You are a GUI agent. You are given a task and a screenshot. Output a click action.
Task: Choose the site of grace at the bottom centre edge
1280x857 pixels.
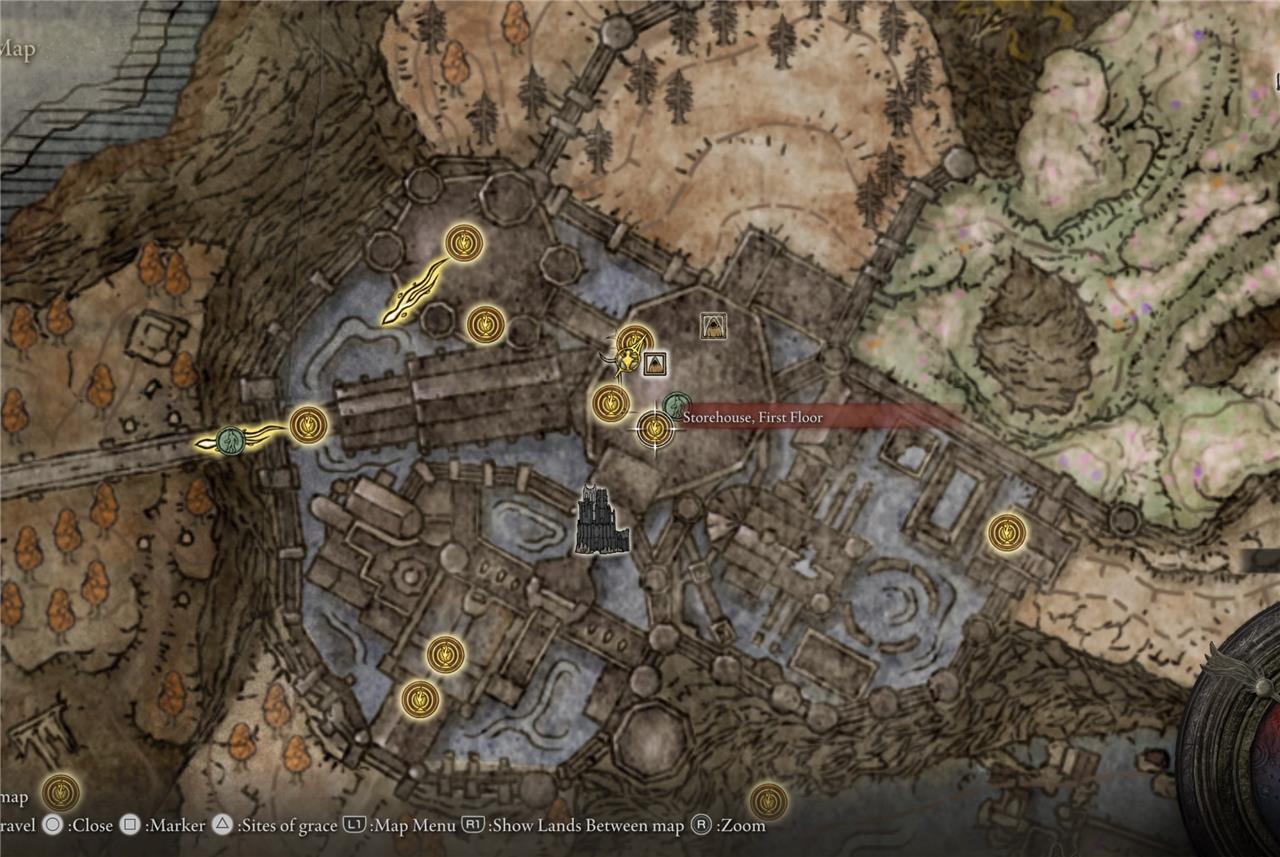[768, 800]
